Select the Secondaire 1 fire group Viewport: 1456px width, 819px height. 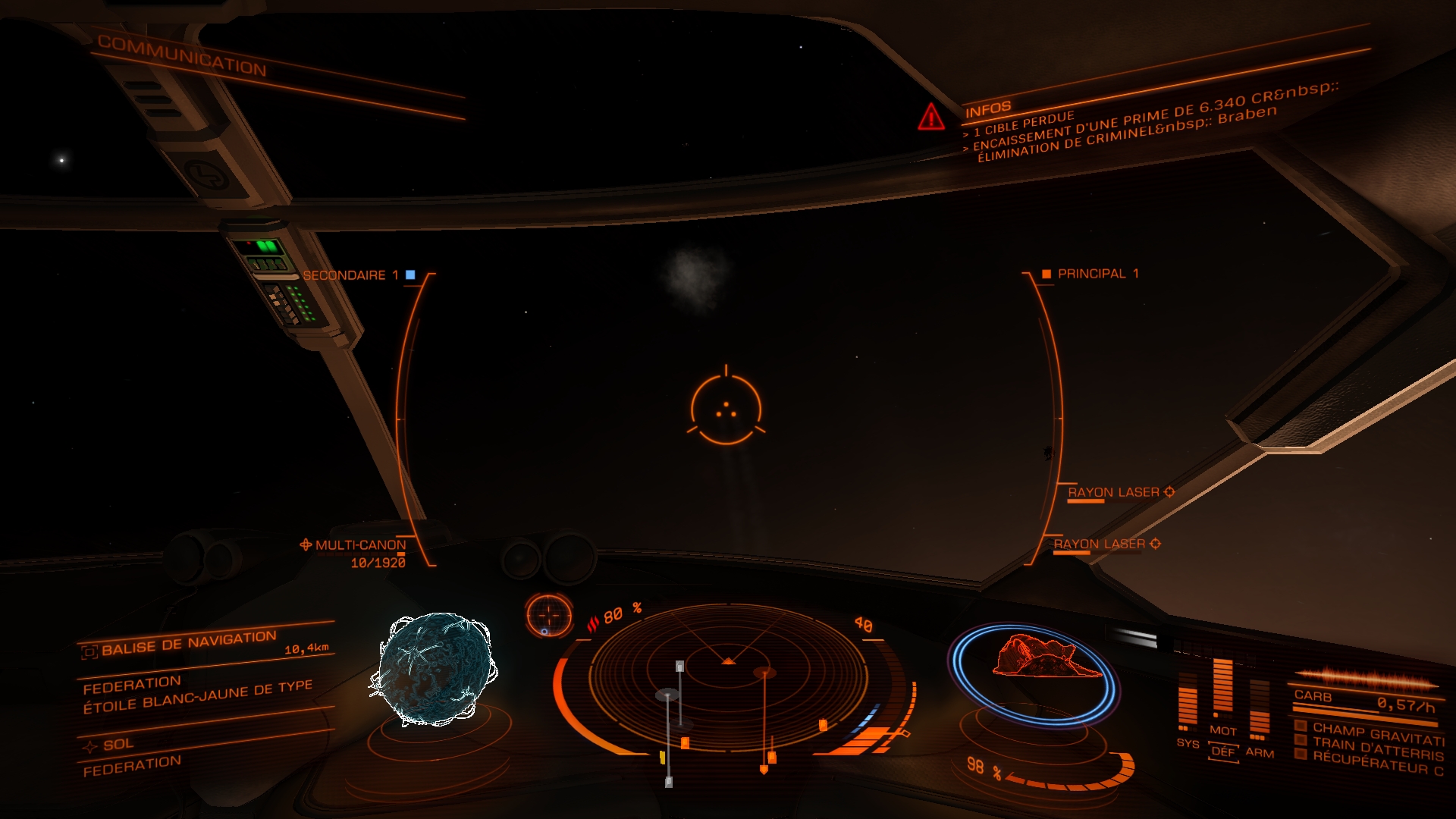[350, 275]
